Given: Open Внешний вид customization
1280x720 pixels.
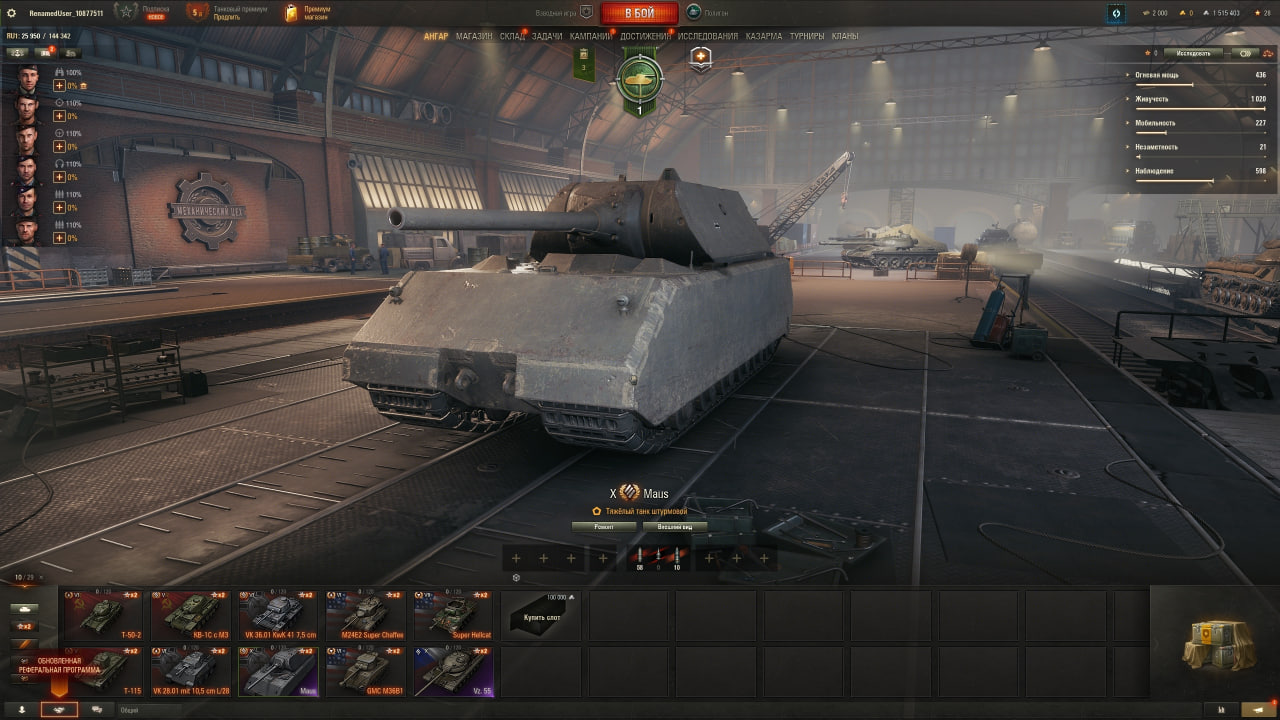Looking at the screenshot, I should [x=675, y=526].
